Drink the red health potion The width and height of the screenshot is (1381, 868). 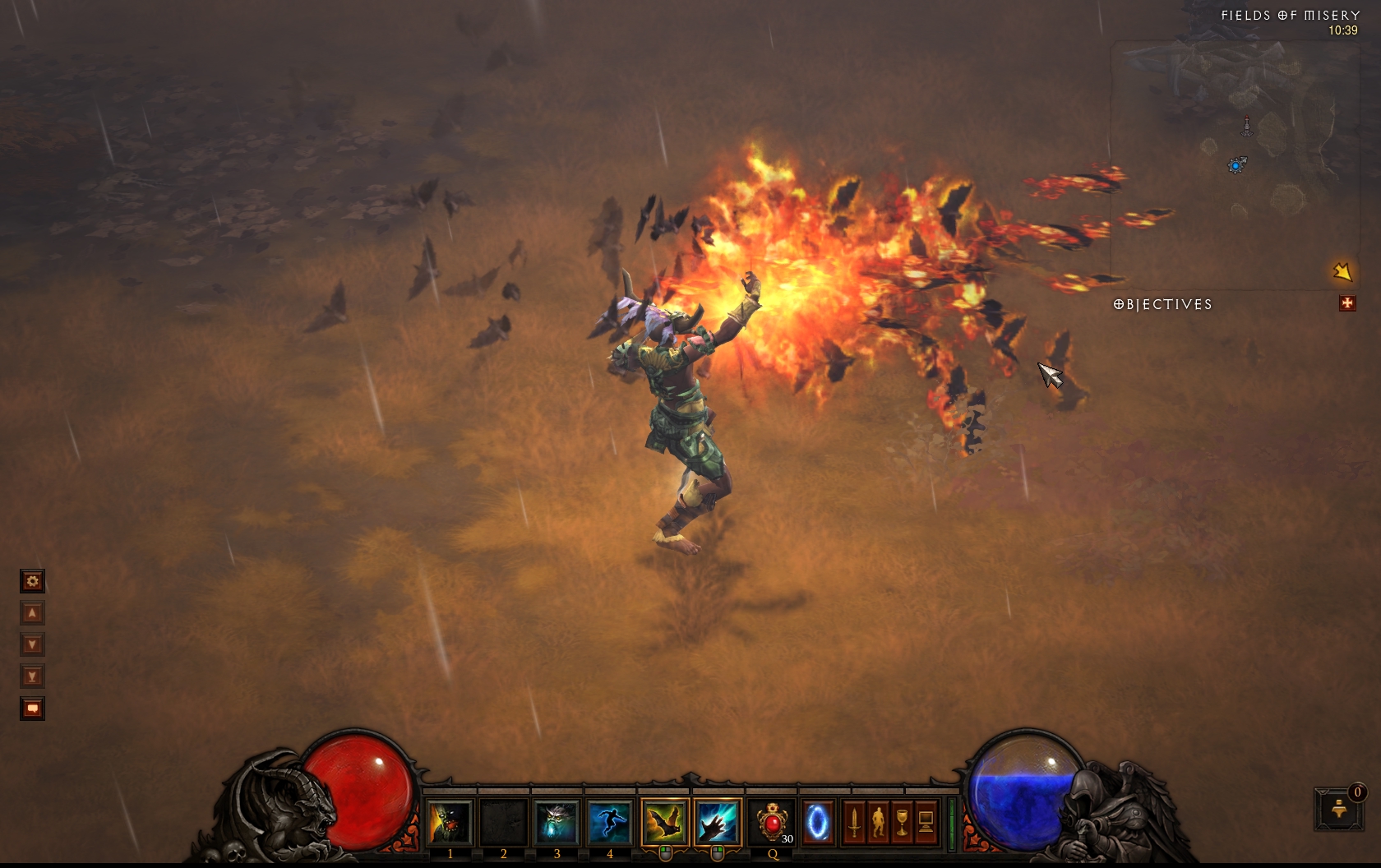tap(772, 822)
